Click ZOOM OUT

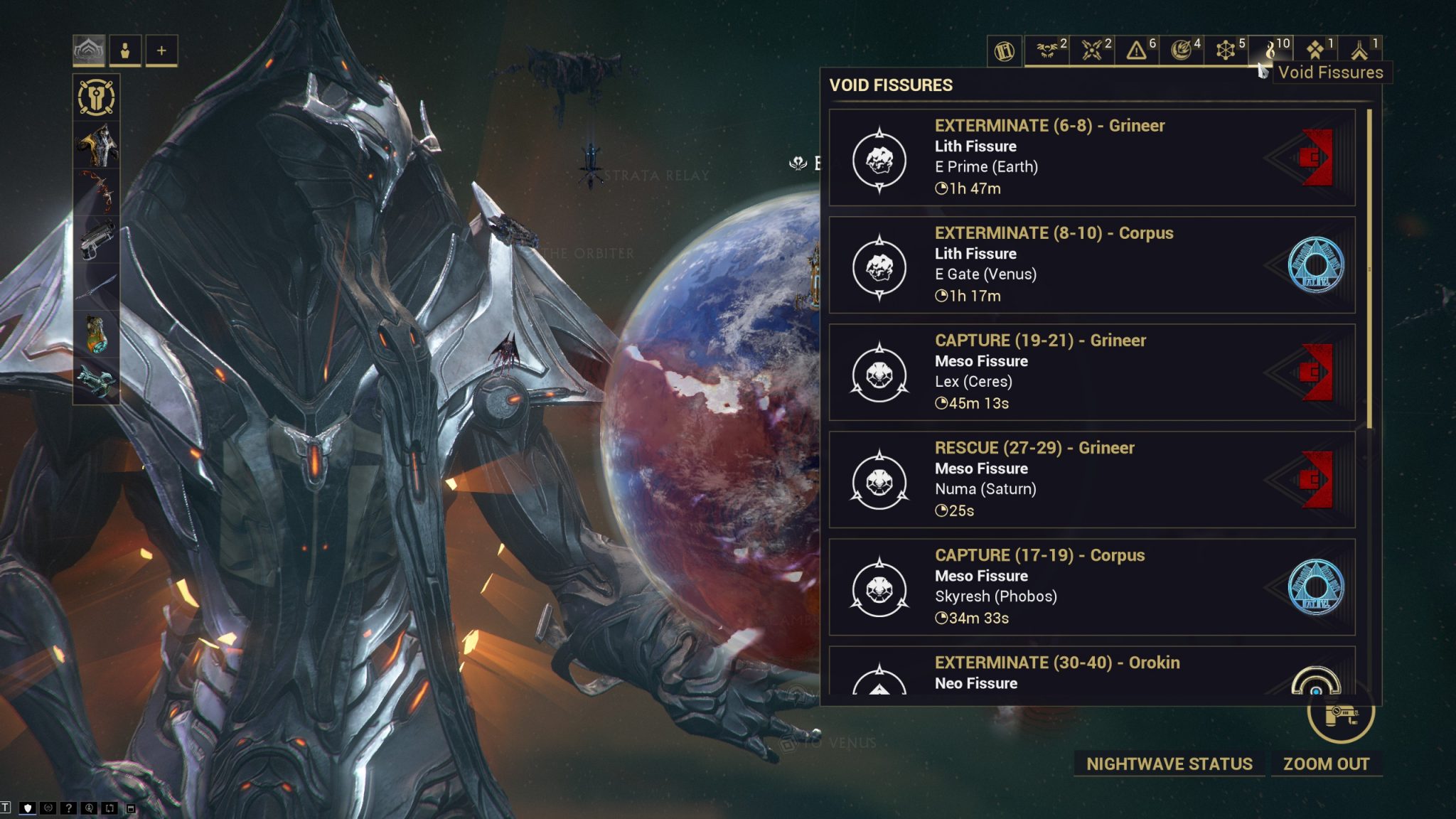click(1327, 764)
